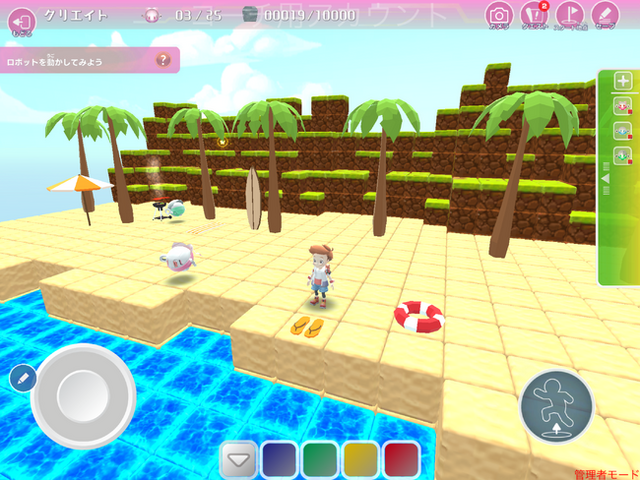Open the quest list with notification badge
Image resolution: width=640 pixels, height=480 pixels.
(534, 15)
